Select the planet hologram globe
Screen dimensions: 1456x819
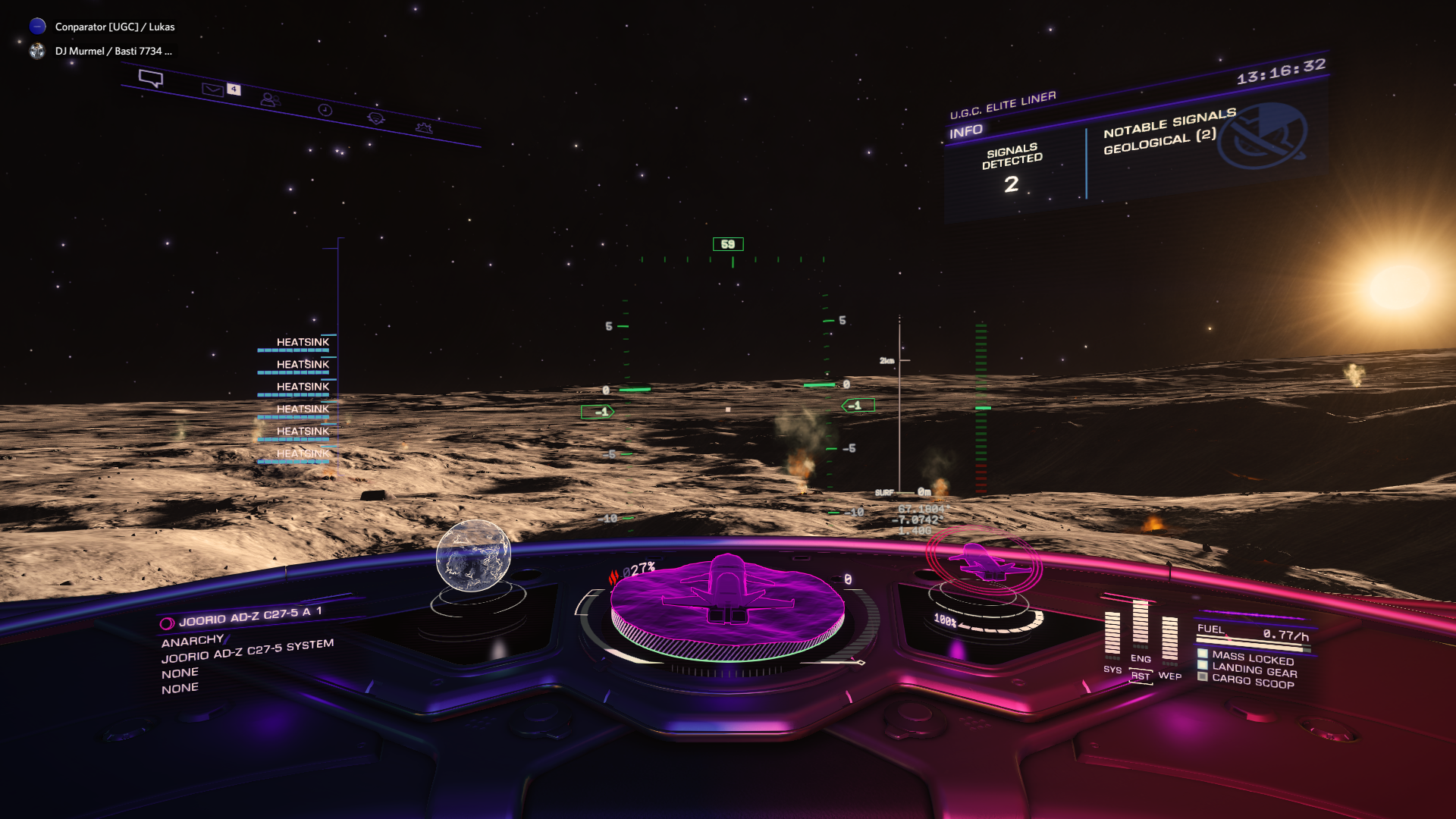473,555
